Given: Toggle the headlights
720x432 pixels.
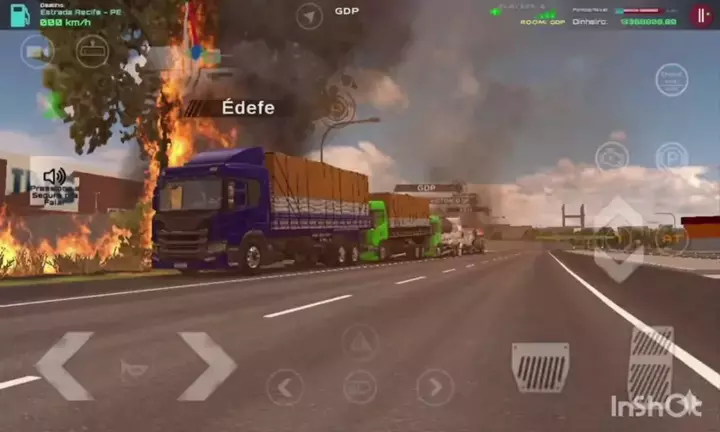Looking at the screenshot, I should pyautogui.click(x=360, y=387).
